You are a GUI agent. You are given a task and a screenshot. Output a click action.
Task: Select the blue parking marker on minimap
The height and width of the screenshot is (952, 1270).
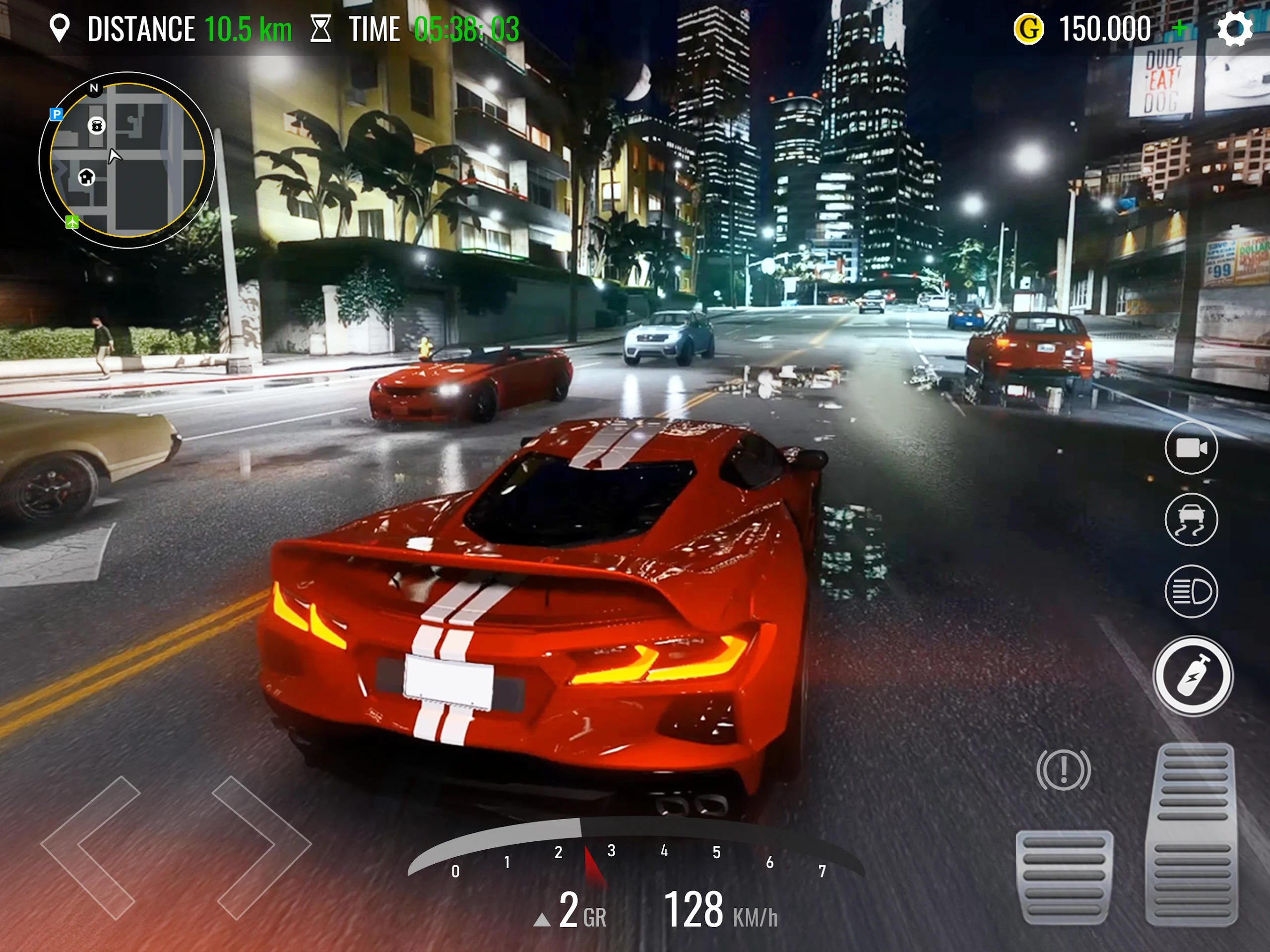pos(56,114)
